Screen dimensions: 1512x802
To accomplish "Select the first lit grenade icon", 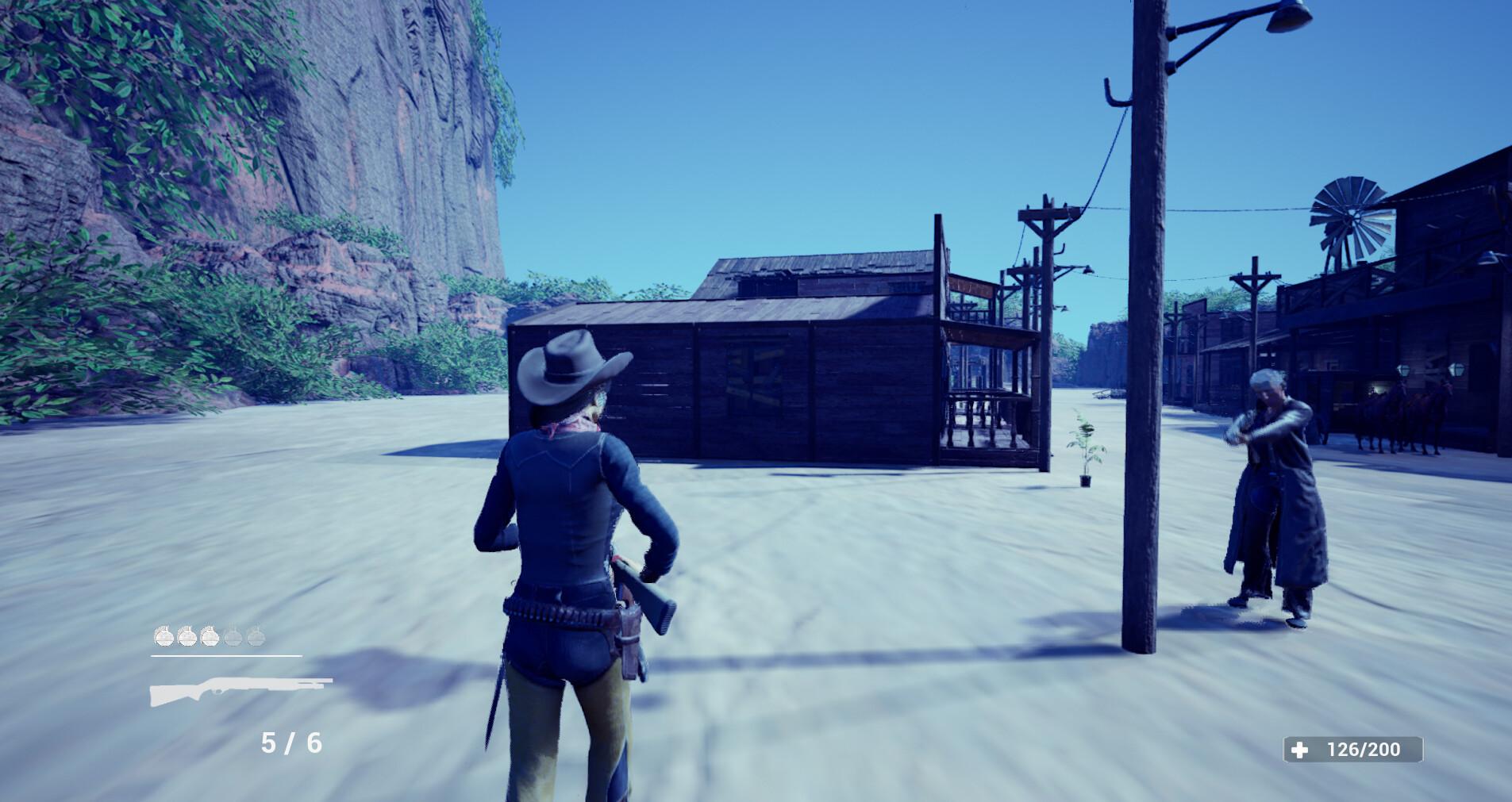I will pyautogui.click(x=164, y=635).
